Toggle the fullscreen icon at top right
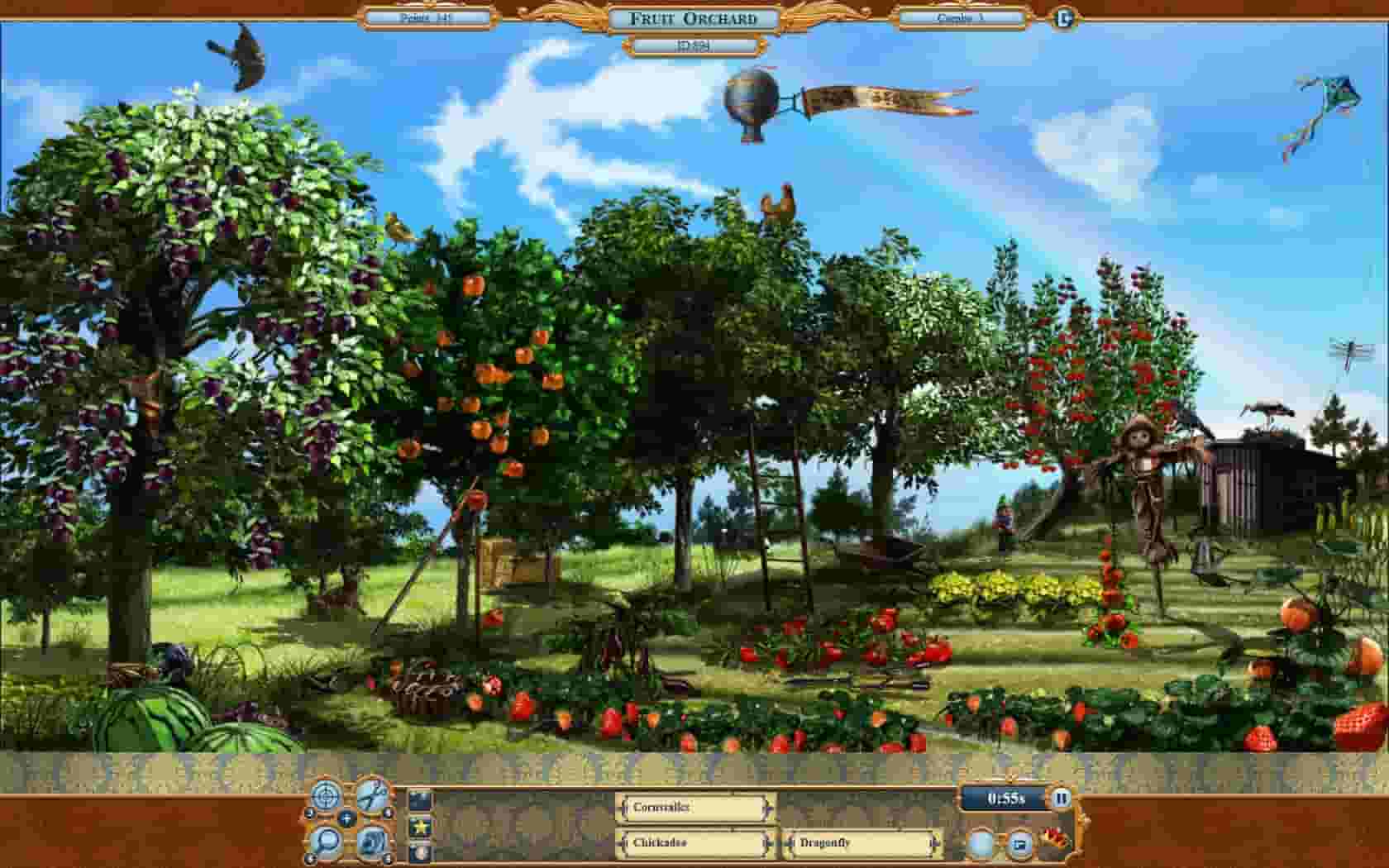The height and width of the screenshot is (868, 1389). (x=1064, y=15)
